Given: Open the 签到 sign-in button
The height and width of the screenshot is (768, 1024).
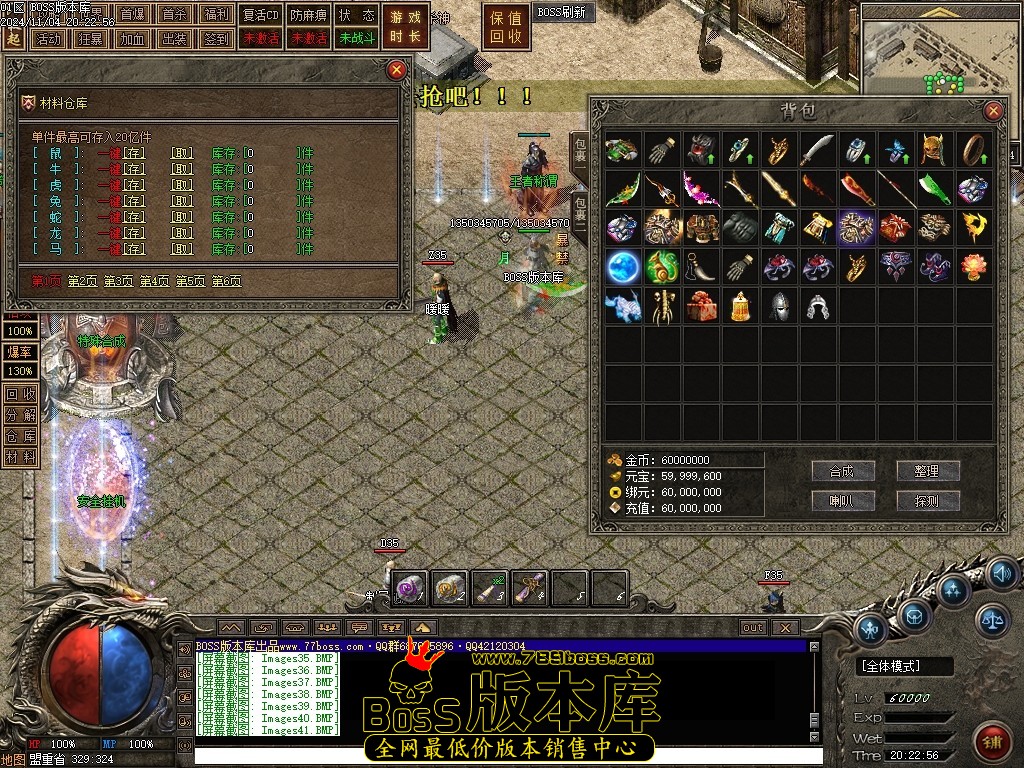Looking at the screenshot, I should pos(215,39).
